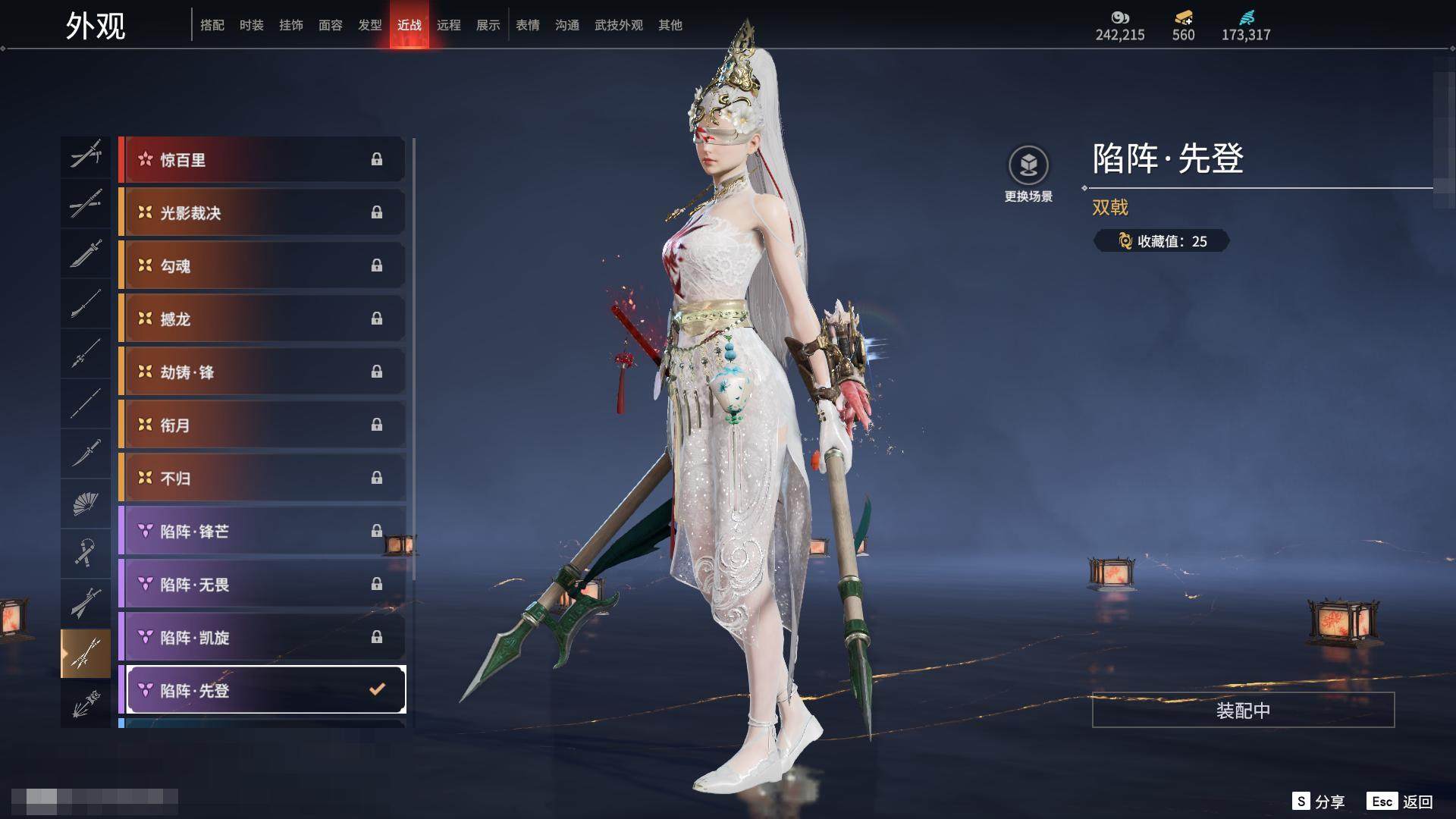Image resolution: width=1456 pixels, height=819 pixels.
Task: Choose the folding fan weapon category
Action: 86,504
